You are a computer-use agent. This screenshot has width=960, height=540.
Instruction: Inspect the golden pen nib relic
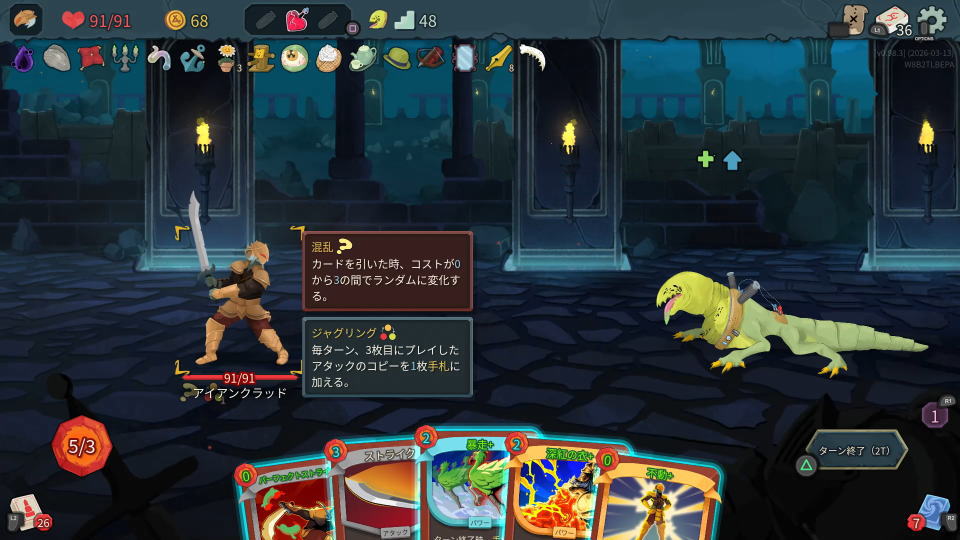pyautogui.click(x=497, y=59)
